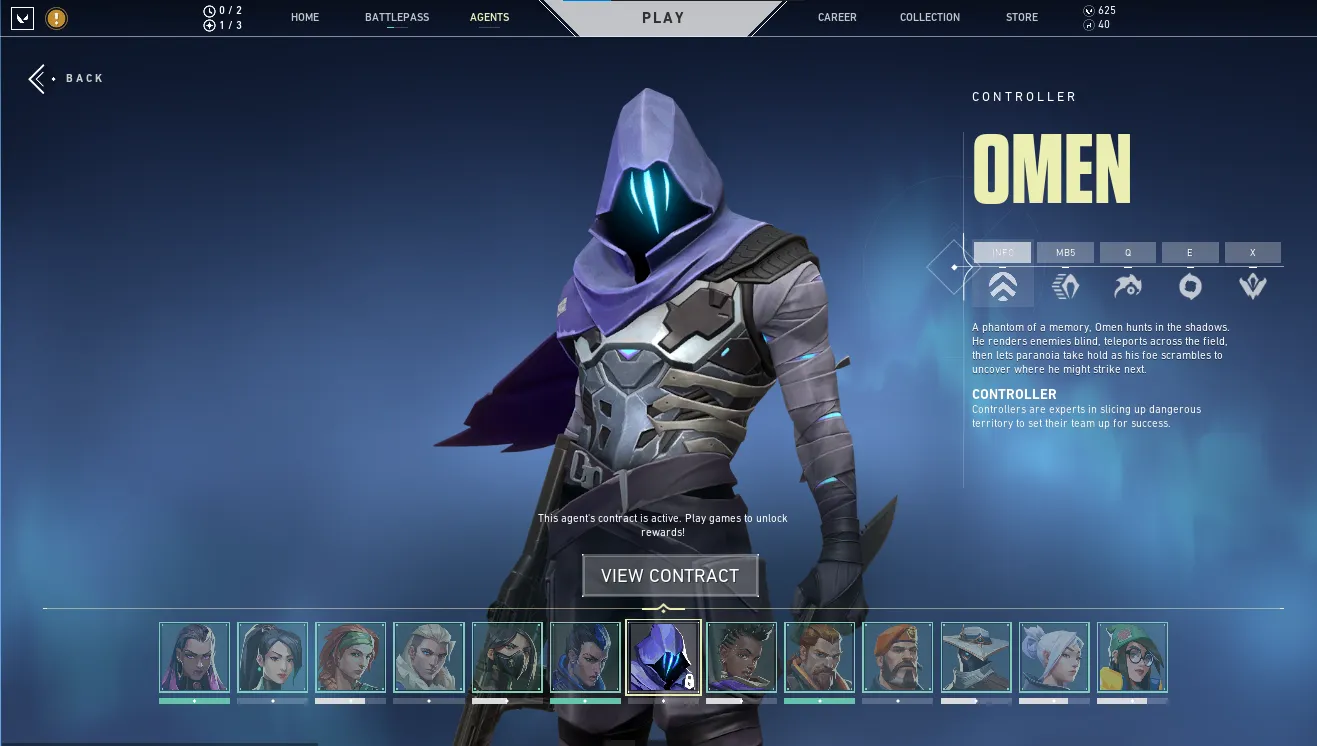
Task: Select Omen's E ability icon
Action: click(x=1190, y=286)
